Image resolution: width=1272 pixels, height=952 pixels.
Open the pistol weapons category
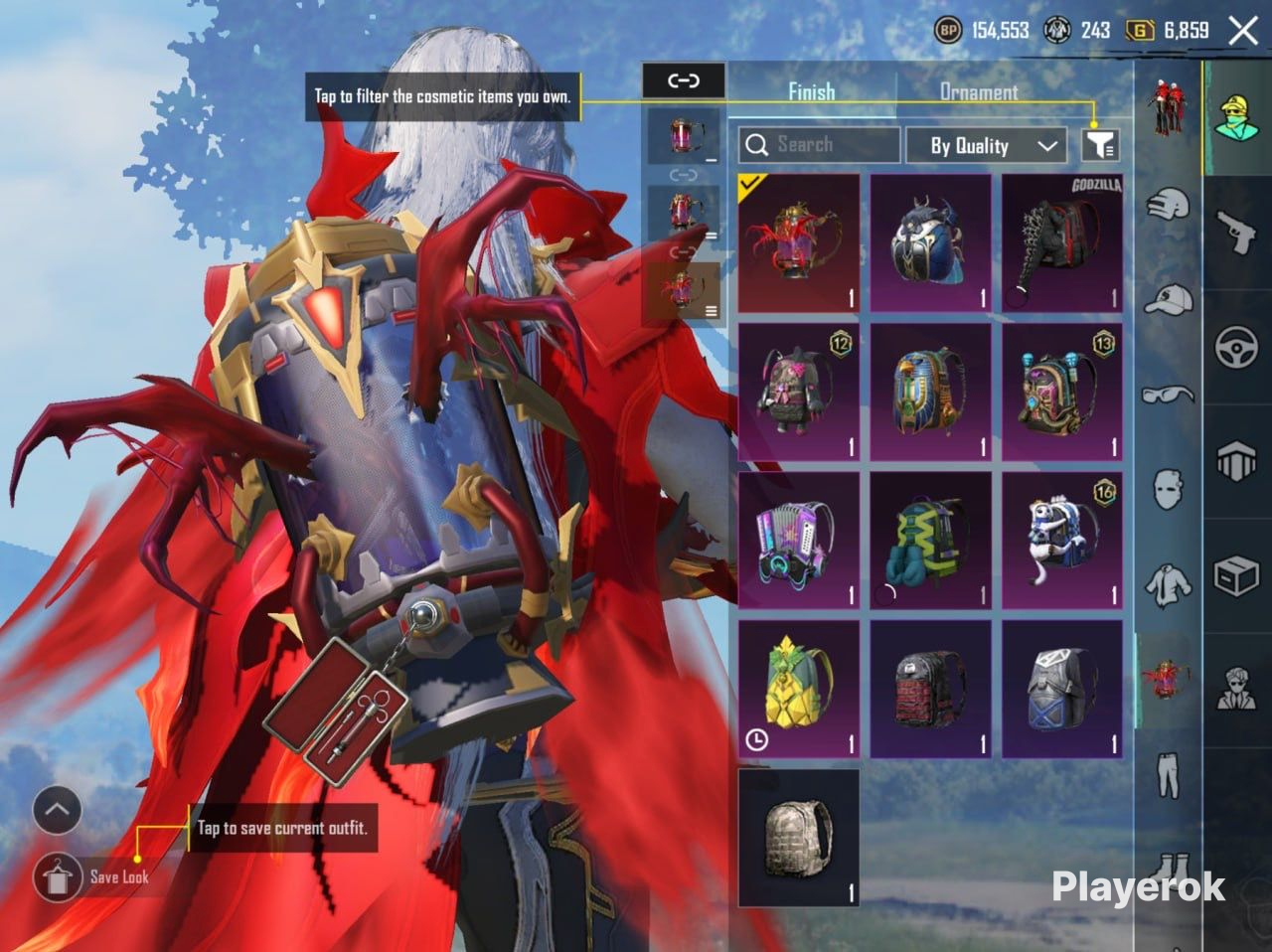[1237, 233]
